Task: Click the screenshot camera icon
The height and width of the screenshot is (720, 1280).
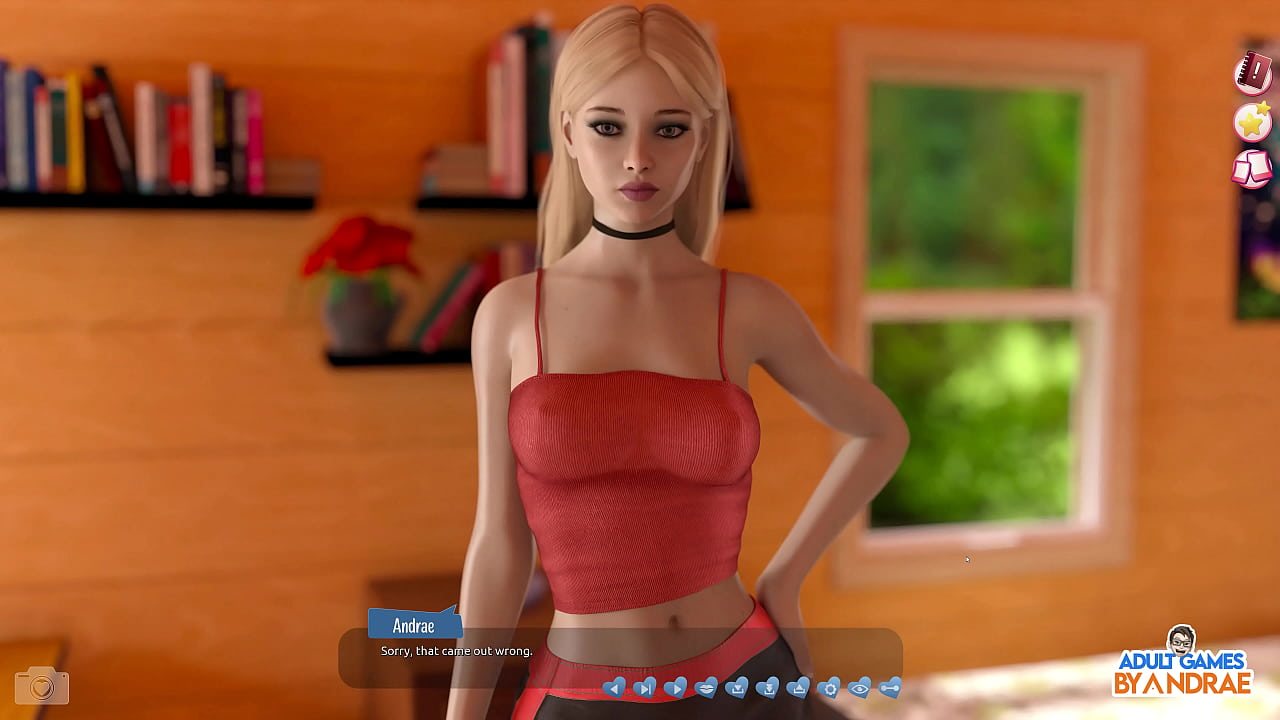Action: (40, 686)
